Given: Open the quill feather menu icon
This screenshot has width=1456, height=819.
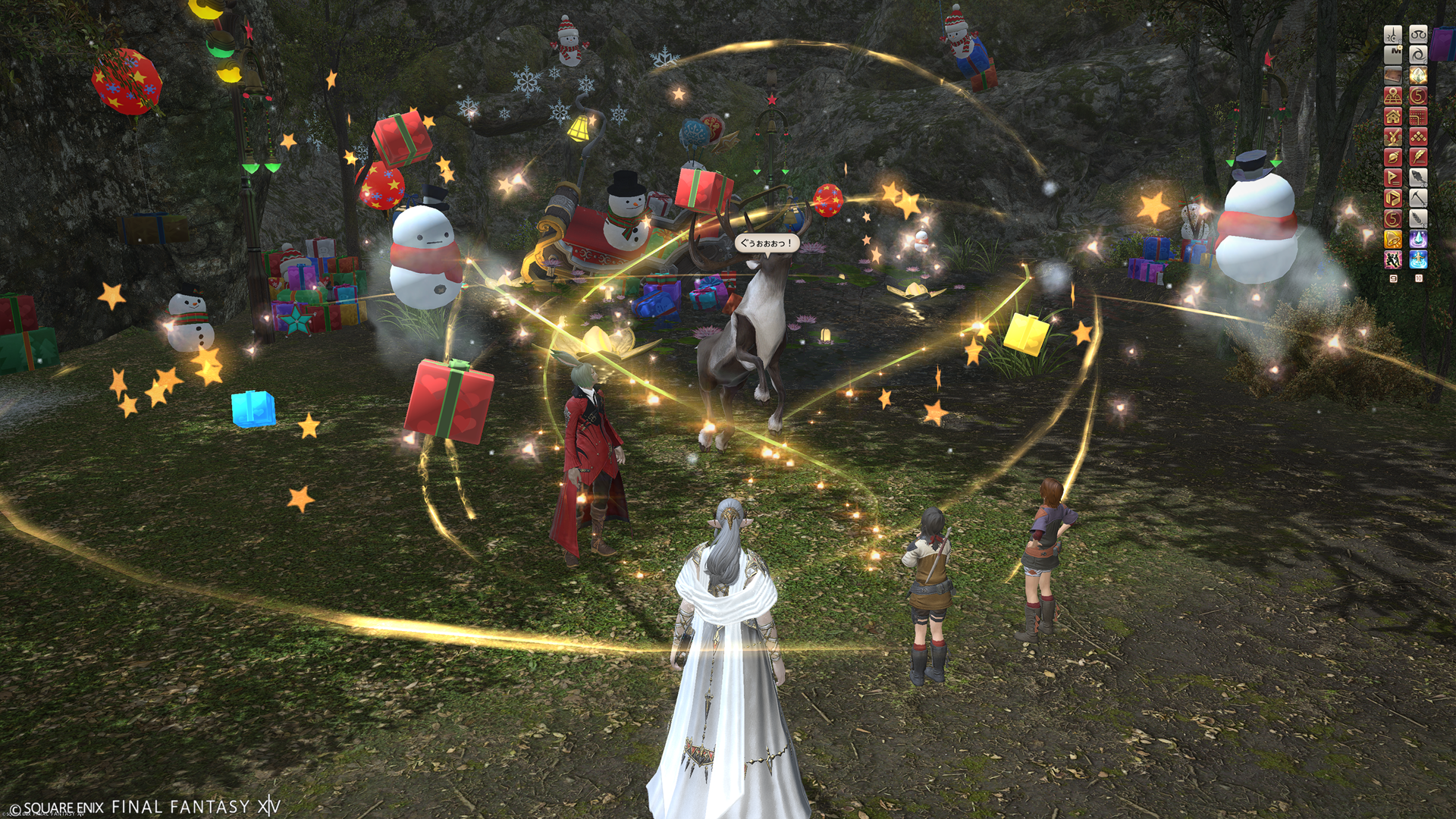Looking at the screenshot, I should pyautogui.click(x=1418, y=157).
